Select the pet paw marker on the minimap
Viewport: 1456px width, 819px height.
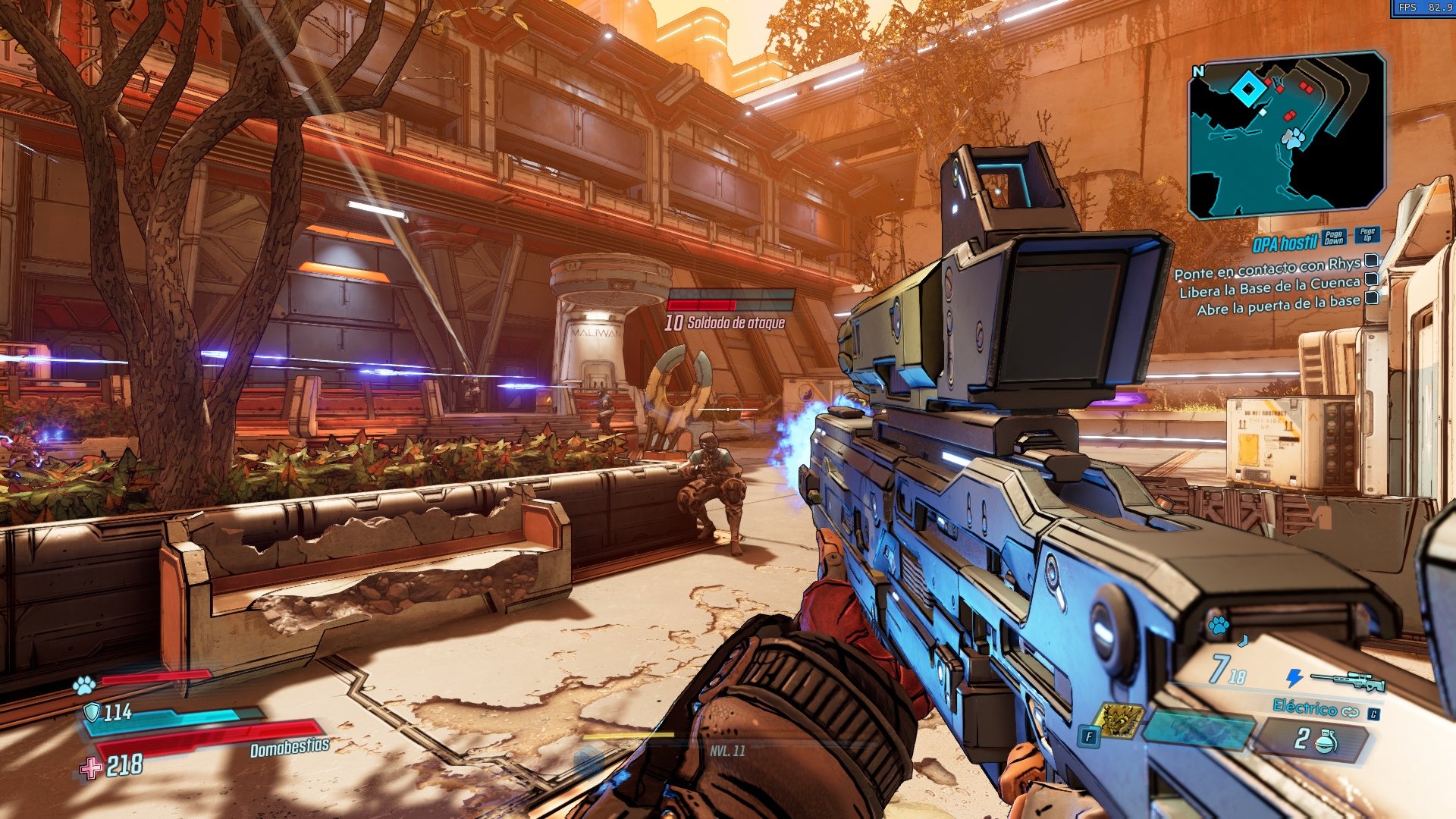coord(1293,138)
